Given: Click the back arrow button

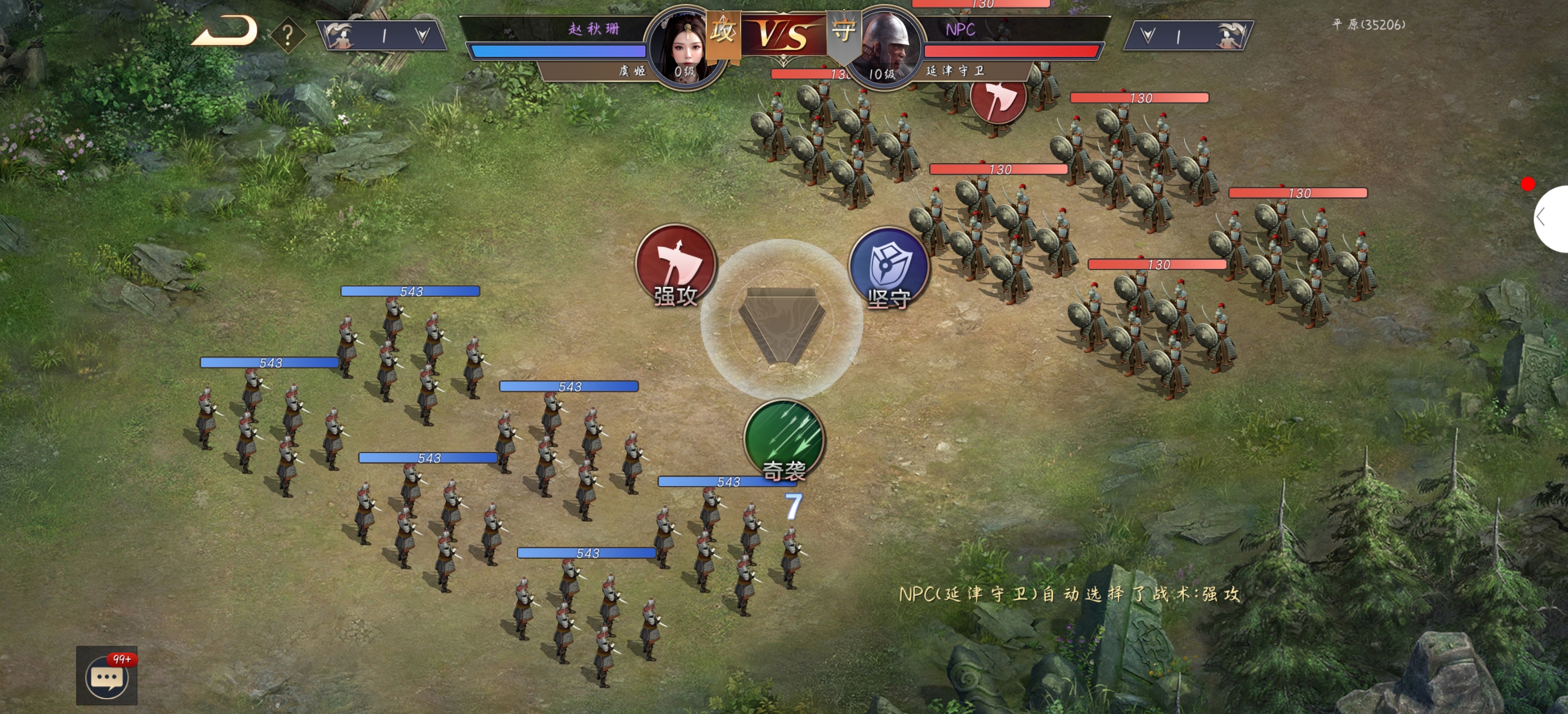Looking at the screenshot, I should (x=224, y=31).
